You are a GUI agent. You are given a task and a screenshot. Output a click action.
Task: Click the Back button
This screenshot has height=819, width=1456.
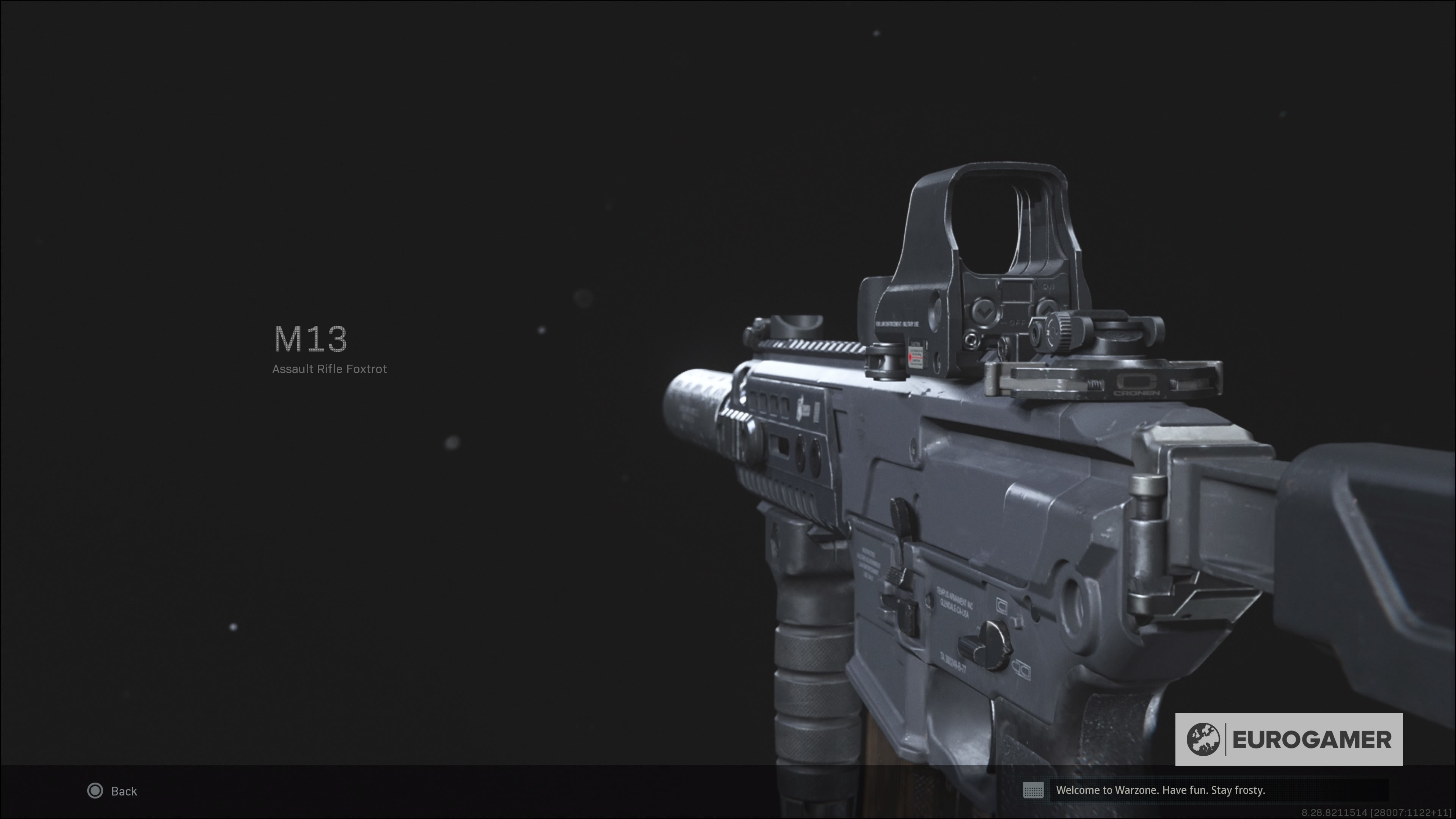pyautogui.click(x=113, y=791)
